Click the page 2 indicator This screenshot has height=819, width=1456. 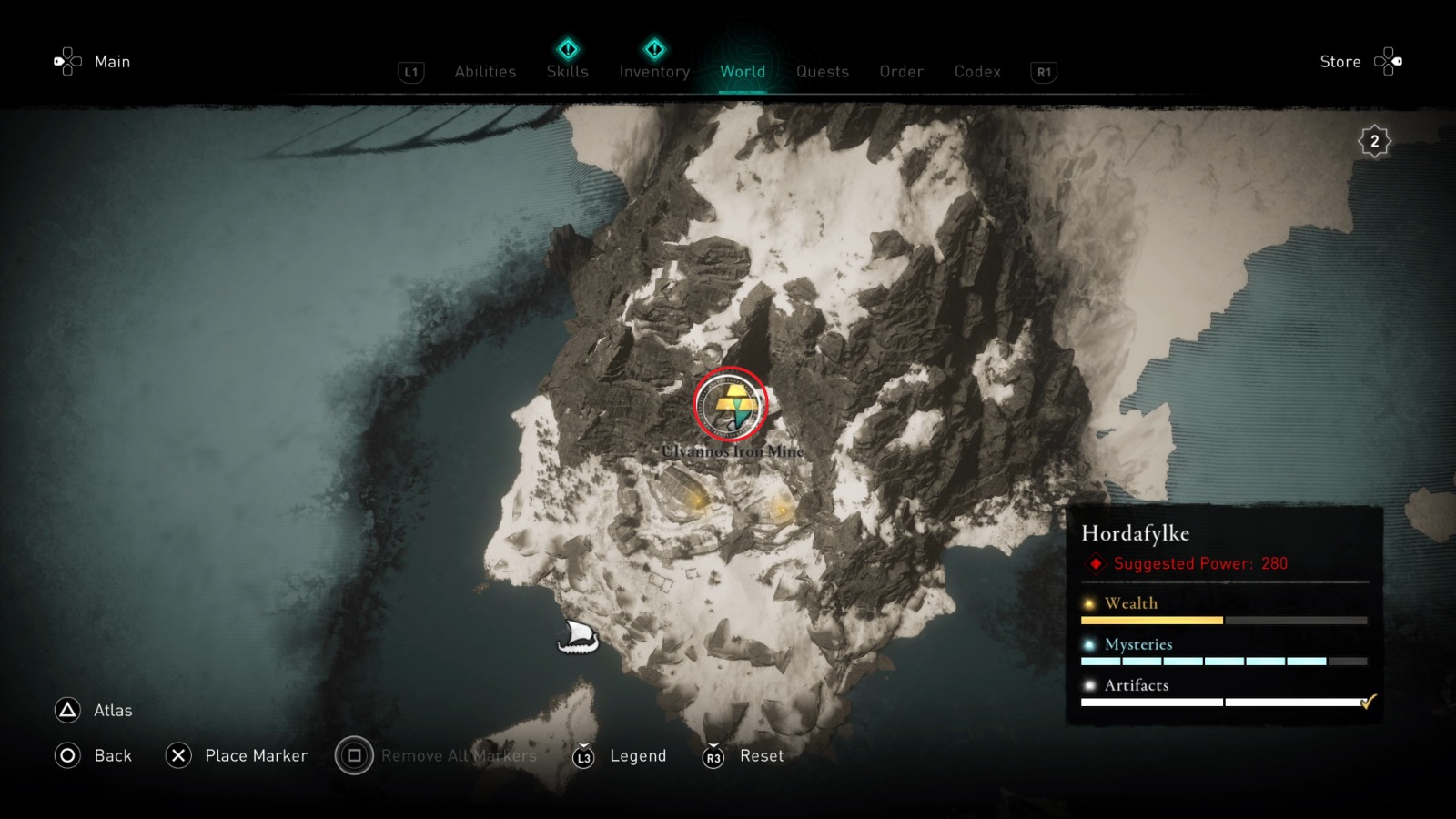pyautogui.click(x=1373, y=140)
